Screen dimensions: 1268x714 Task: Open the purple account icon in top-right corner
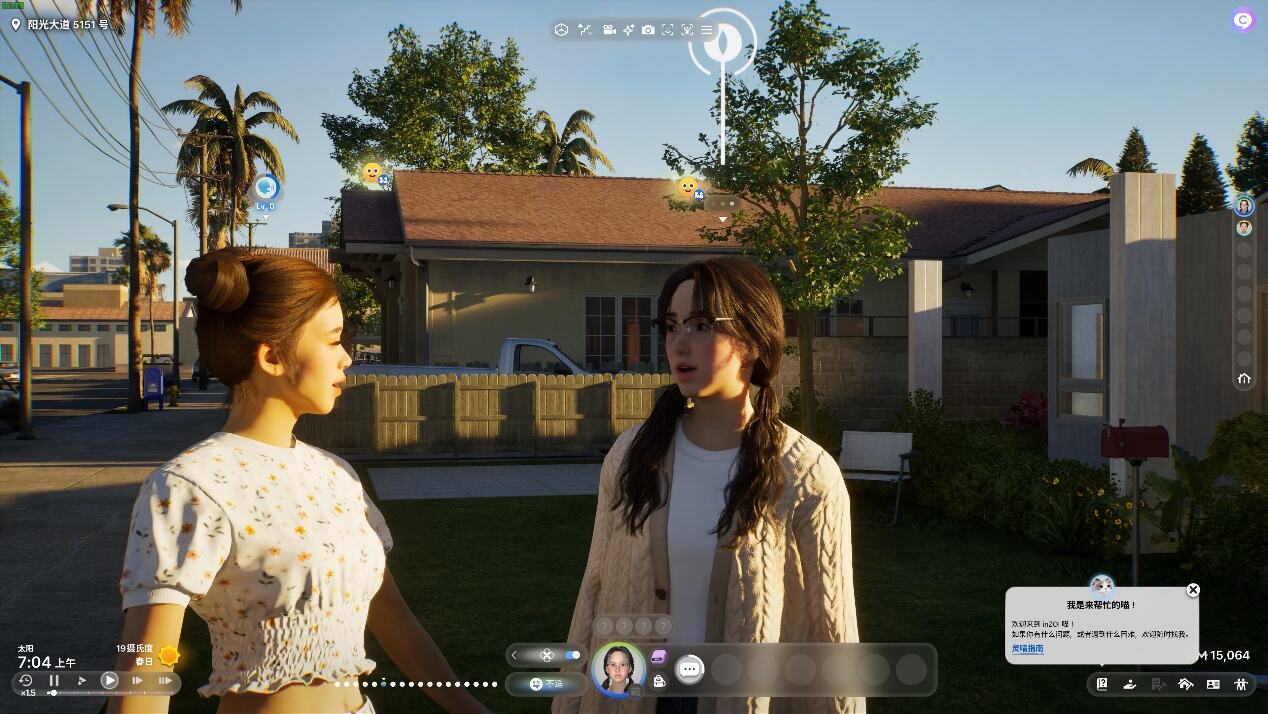coord(1243,19)
